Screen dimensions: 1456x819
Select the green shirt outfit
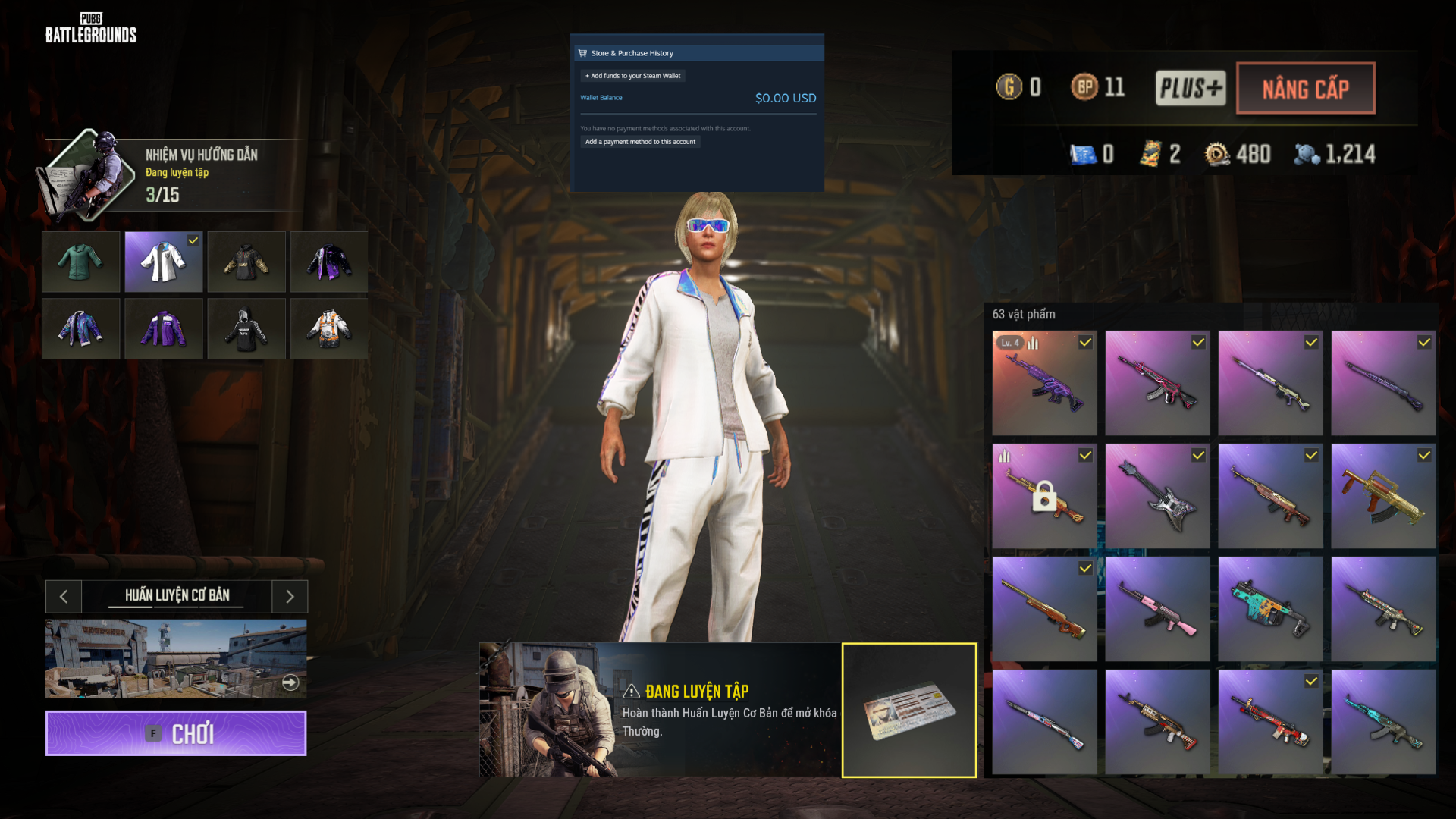80,262
